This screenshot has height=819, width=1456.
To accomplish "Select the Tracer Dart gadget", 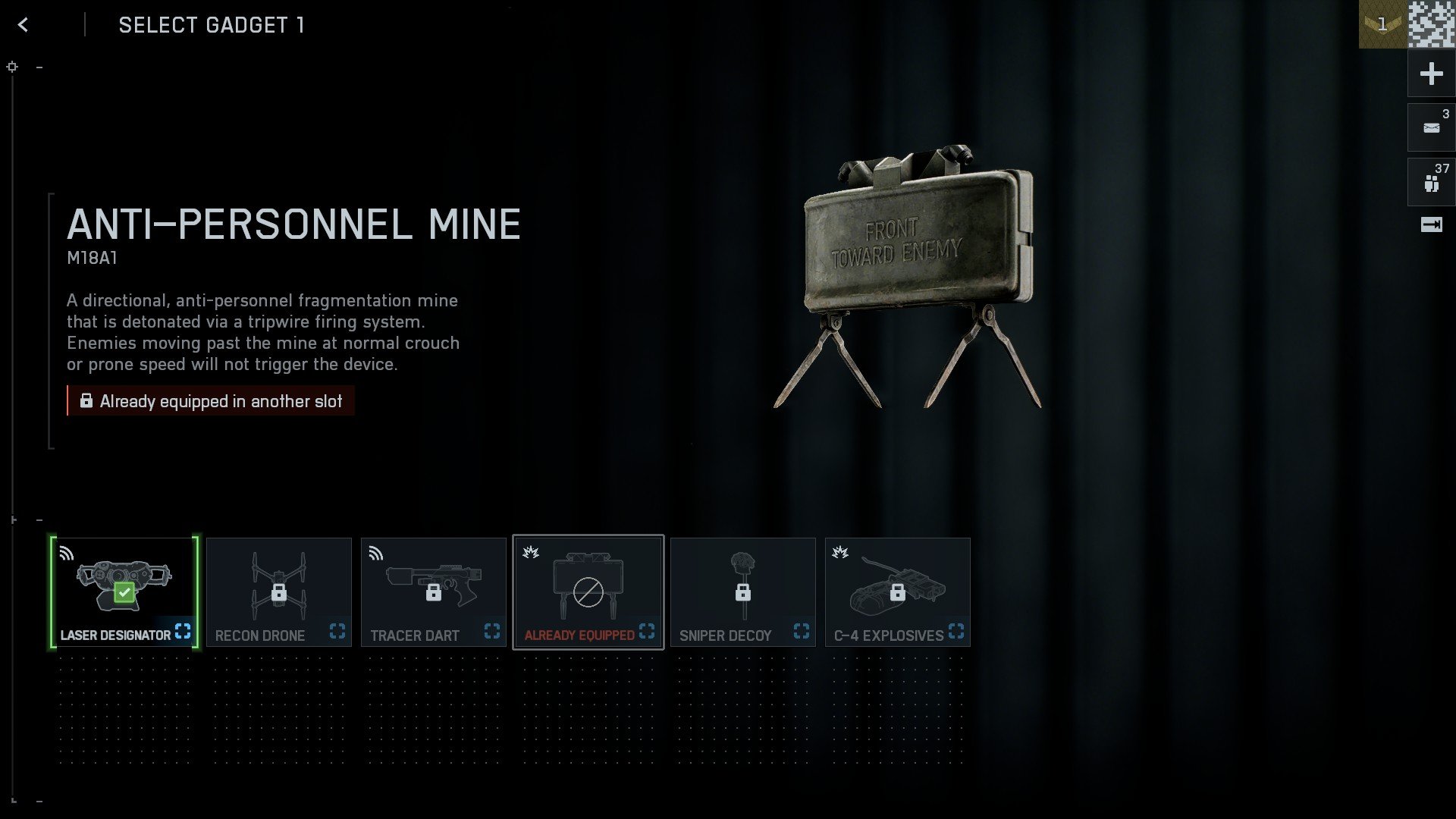I will click(x=434, y=591).
